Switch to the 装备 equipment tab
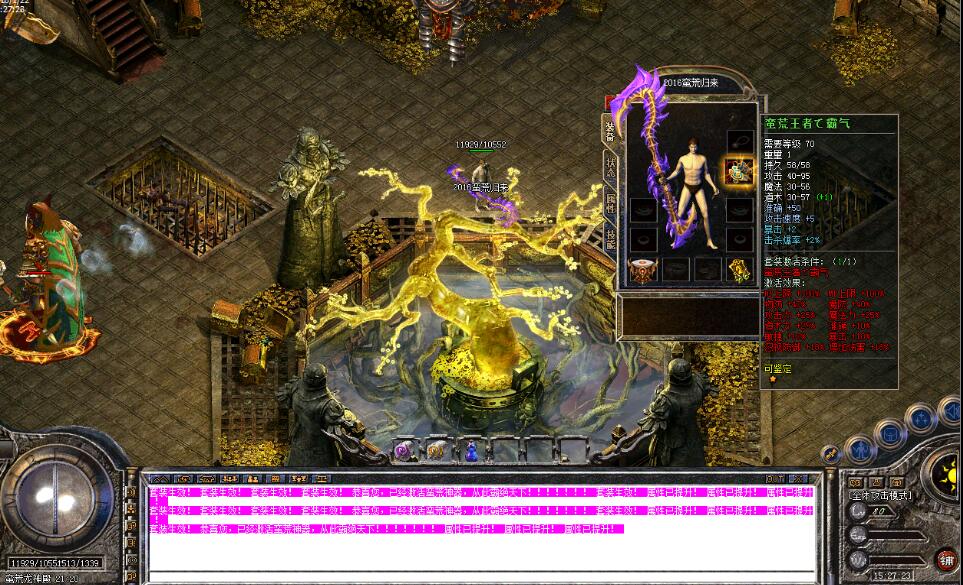The image size is (963, 585). 608,127
